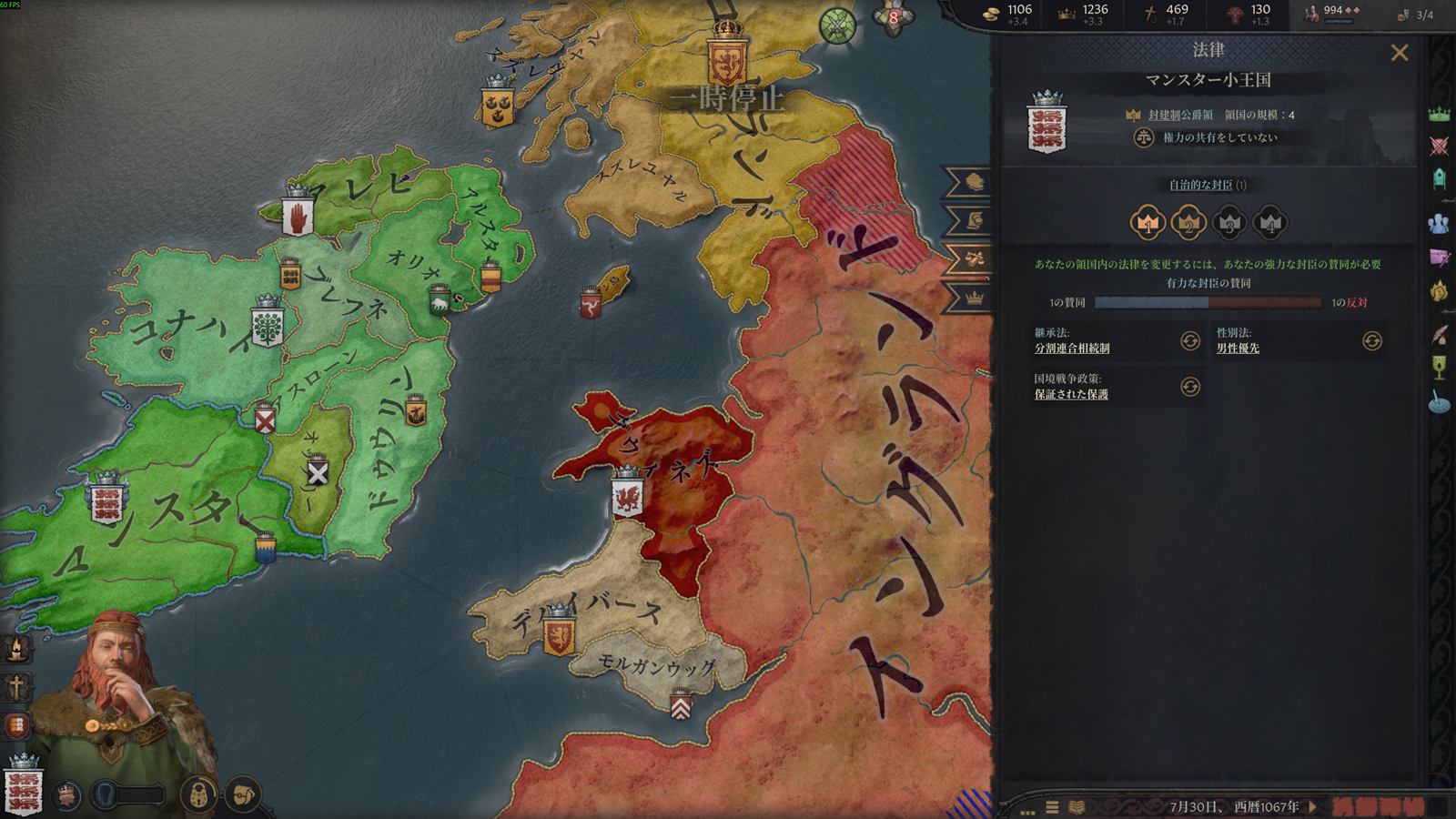The image size is (1456, 819).
Task: Change the 国境戦争政策 policy
Action: tap(1189, 387)
